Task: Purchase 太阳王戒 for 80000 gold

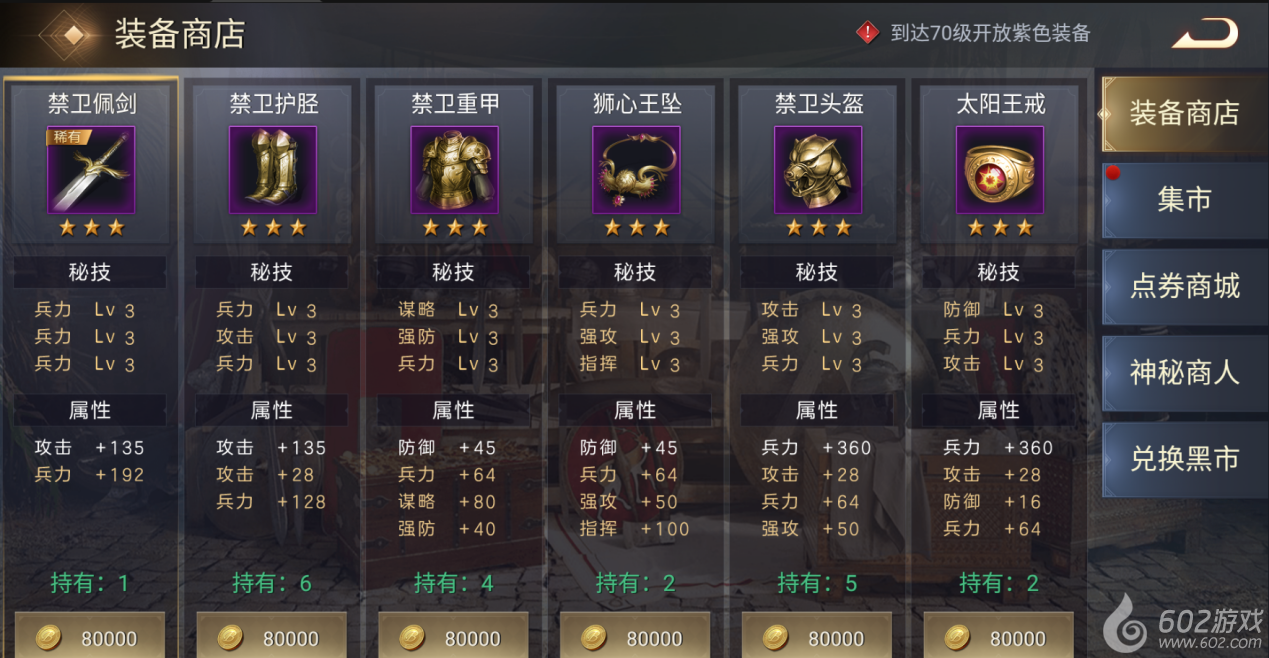Action: pos(999,636)
